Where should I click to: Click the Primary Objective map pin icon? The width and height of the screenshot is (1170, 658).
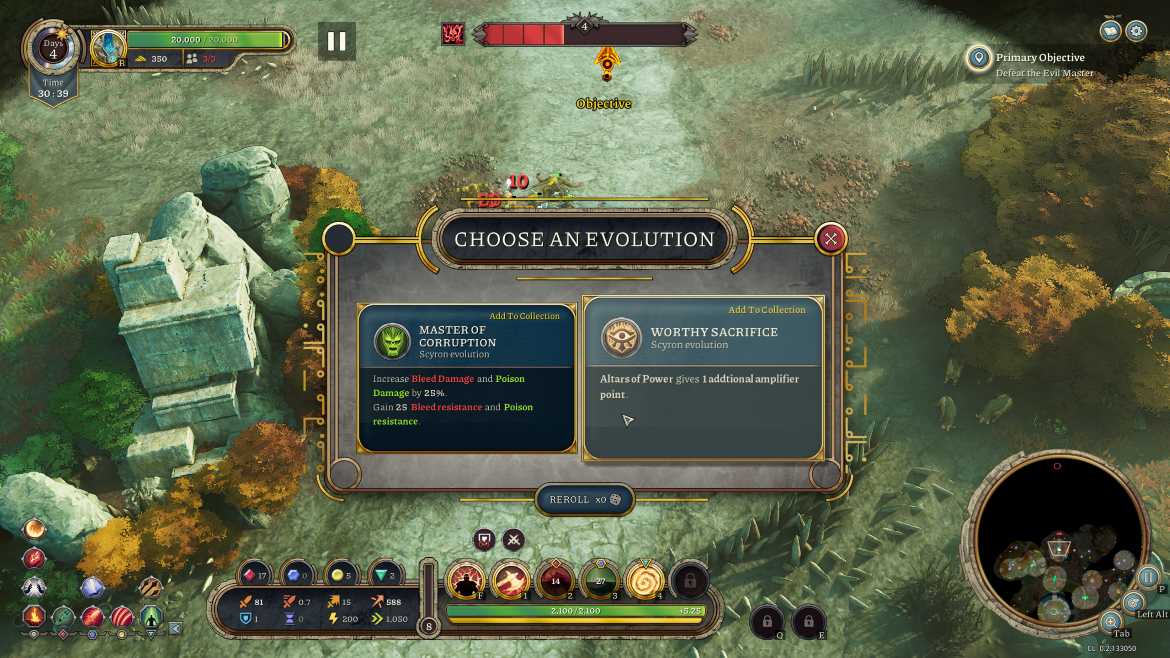click(978, 58)
